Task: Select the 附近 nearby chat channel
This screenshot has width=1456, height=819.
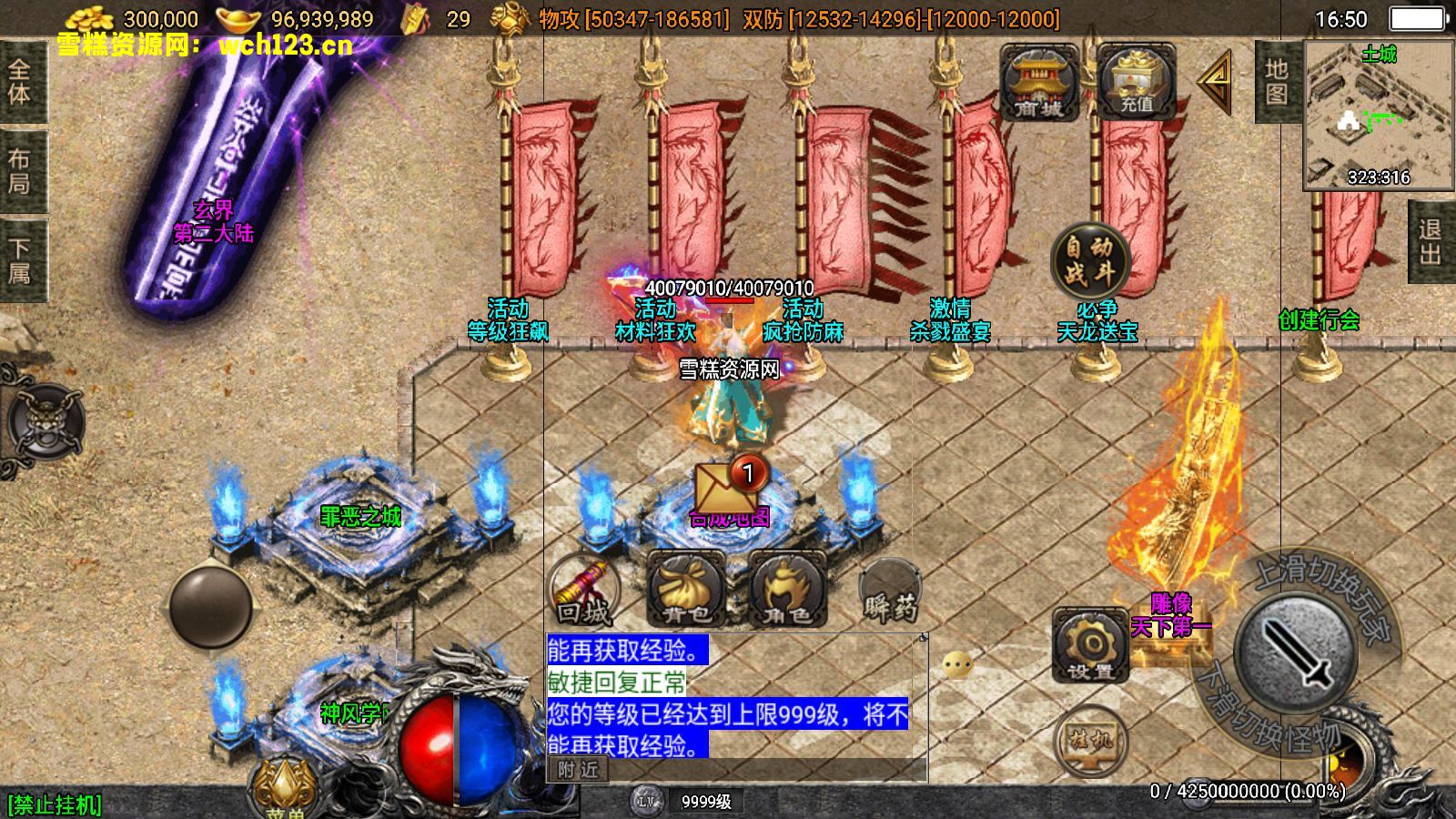Action: [x=579, y=770]
